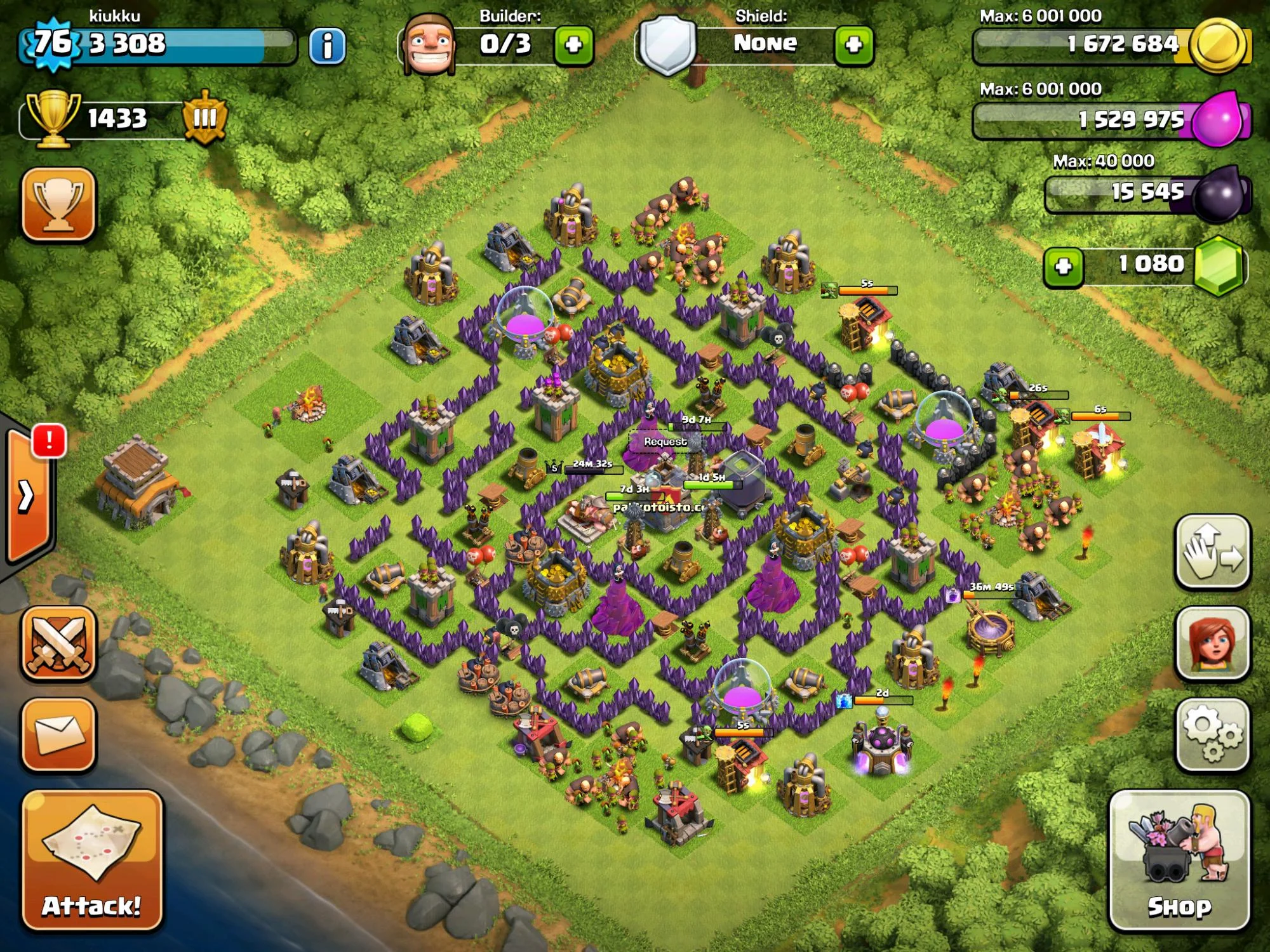Open the Attack map
Screen dimensions: 1270x952
coord(92,860)
